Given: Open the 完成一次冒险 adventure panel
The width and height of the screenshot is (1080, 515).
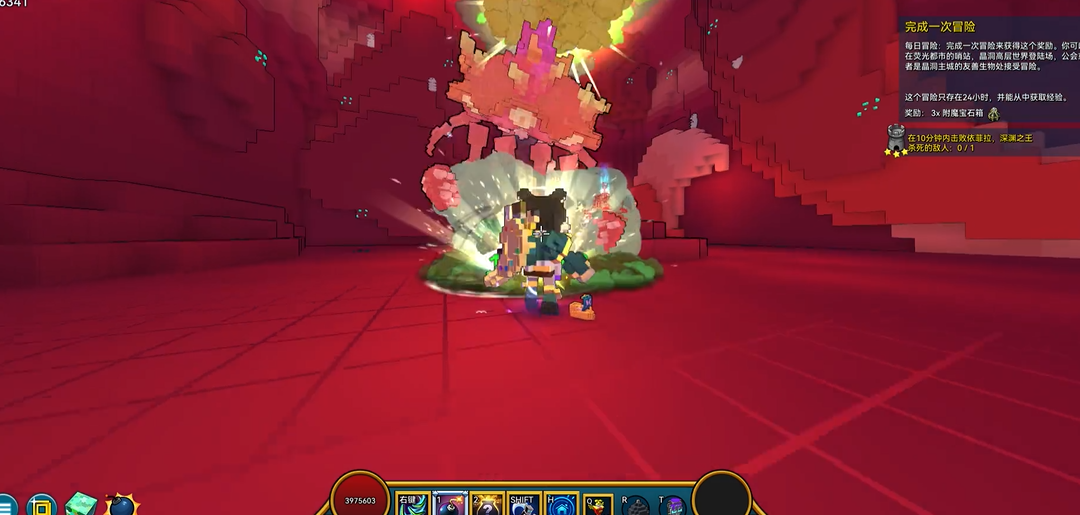Looking at the screenshot, I should click(940, 26).
